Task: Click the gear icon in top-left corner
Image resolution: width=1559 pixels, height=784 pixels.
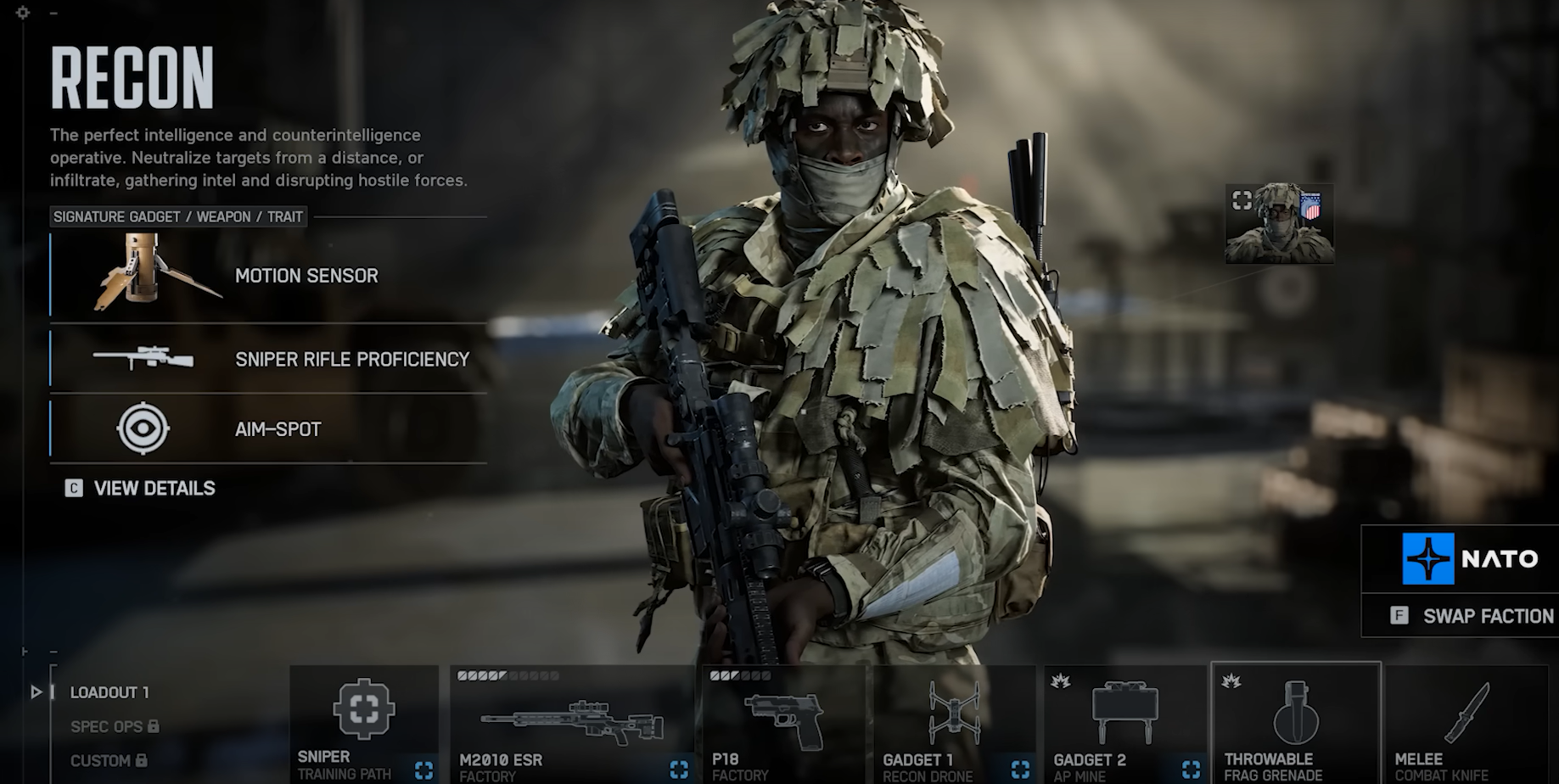Action: pyautogui.click(x=23, y=13)
